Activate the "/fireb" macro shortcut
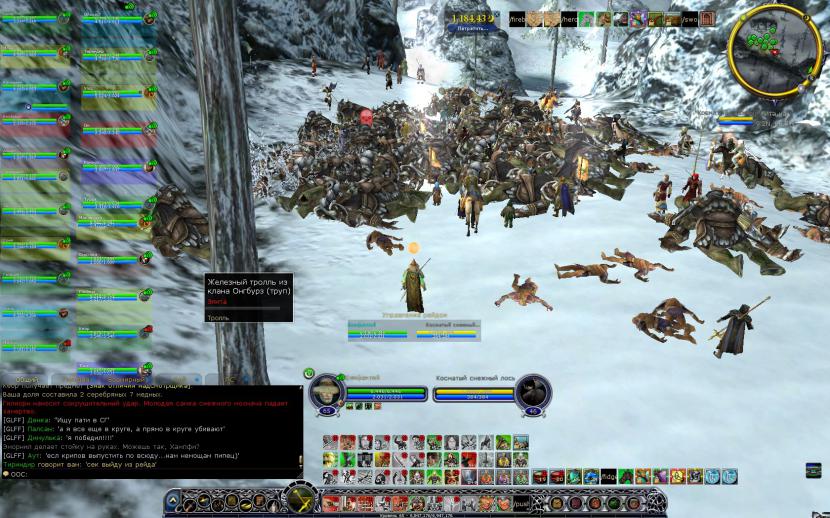830x518 pixels. click(x=516, y=19)
